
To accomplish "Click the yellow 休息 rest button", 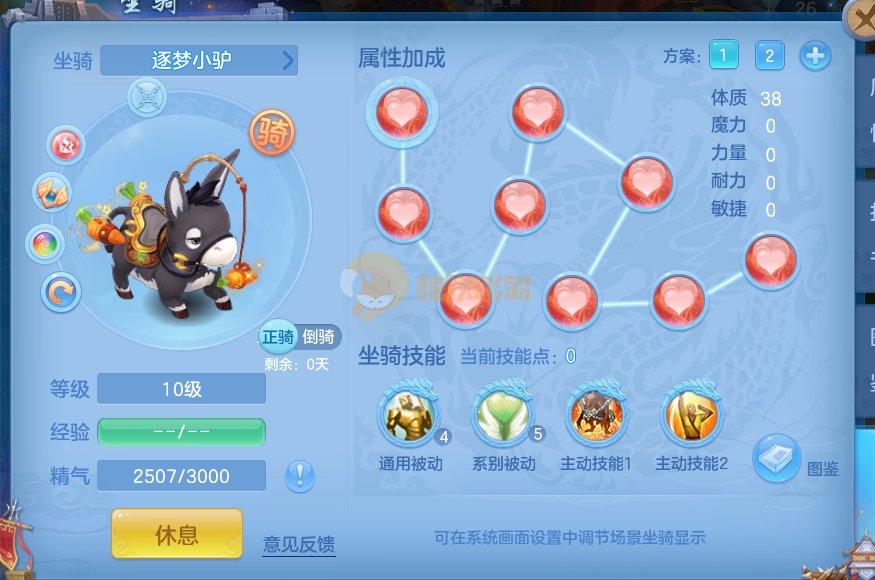I will tap(177, 534).
